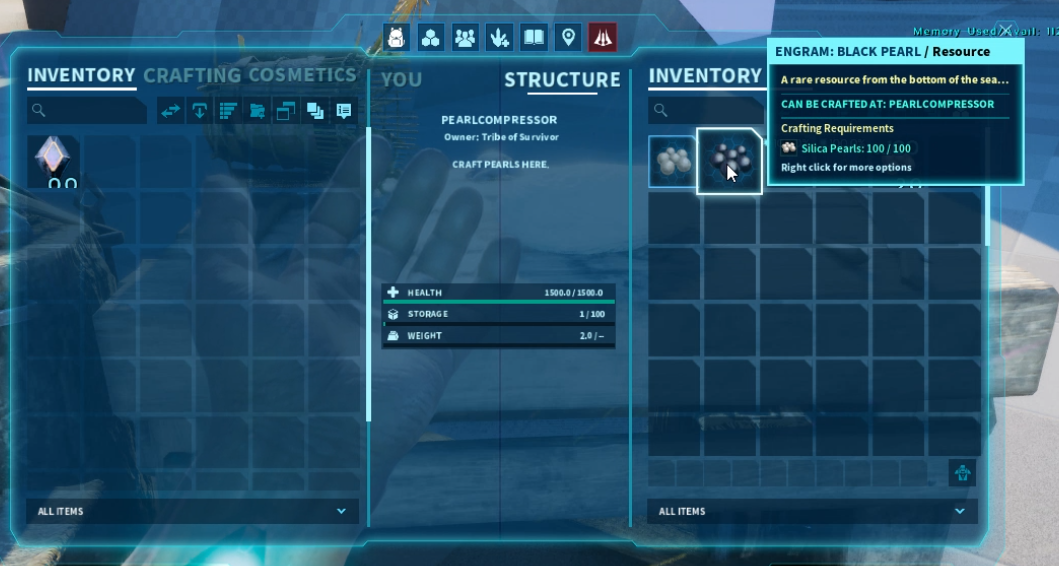Toggle the item tooltip list icon

344,111
